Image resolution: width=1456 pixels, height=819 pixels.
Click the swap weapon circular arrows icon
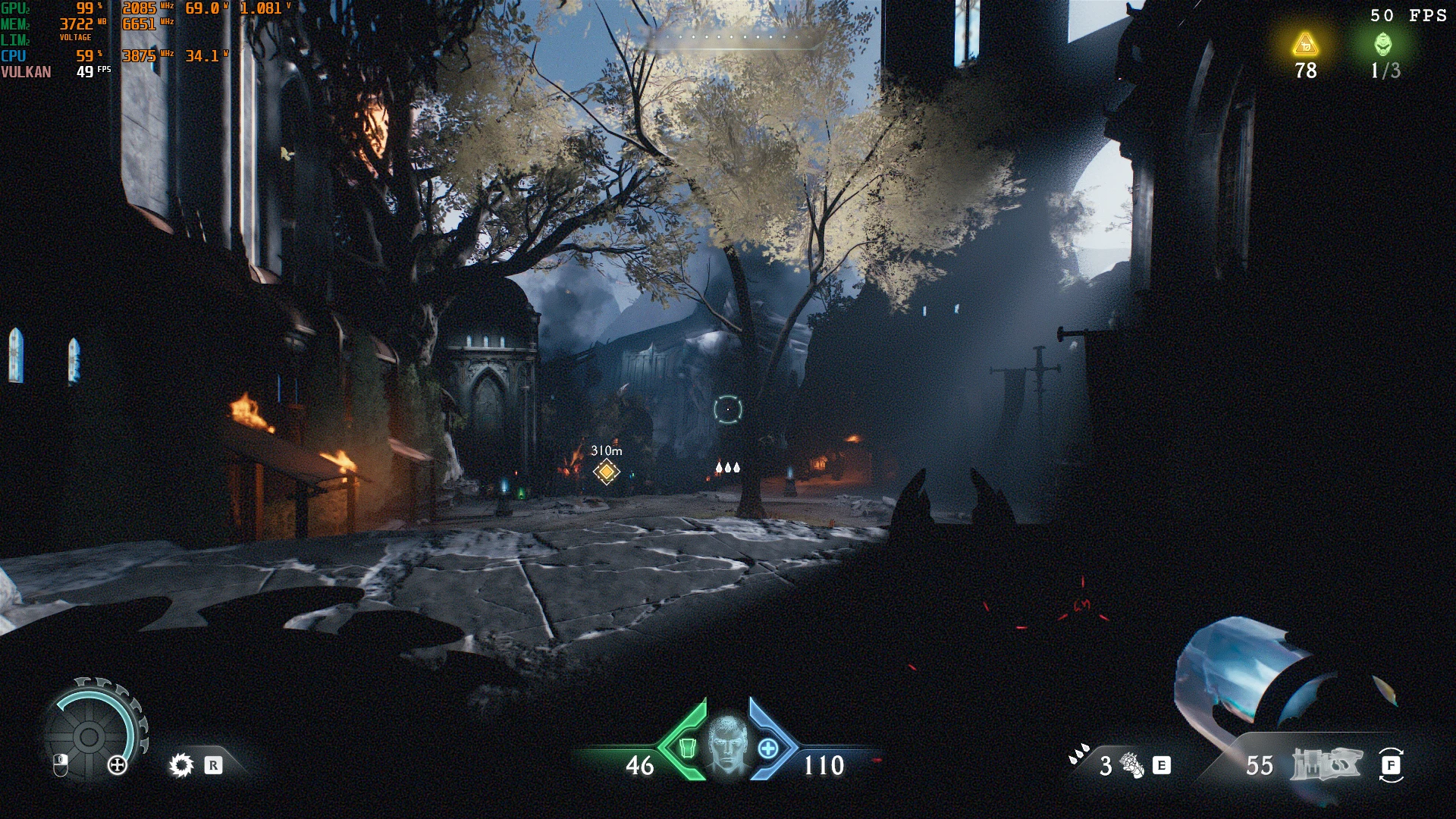tap(1391, 765)
